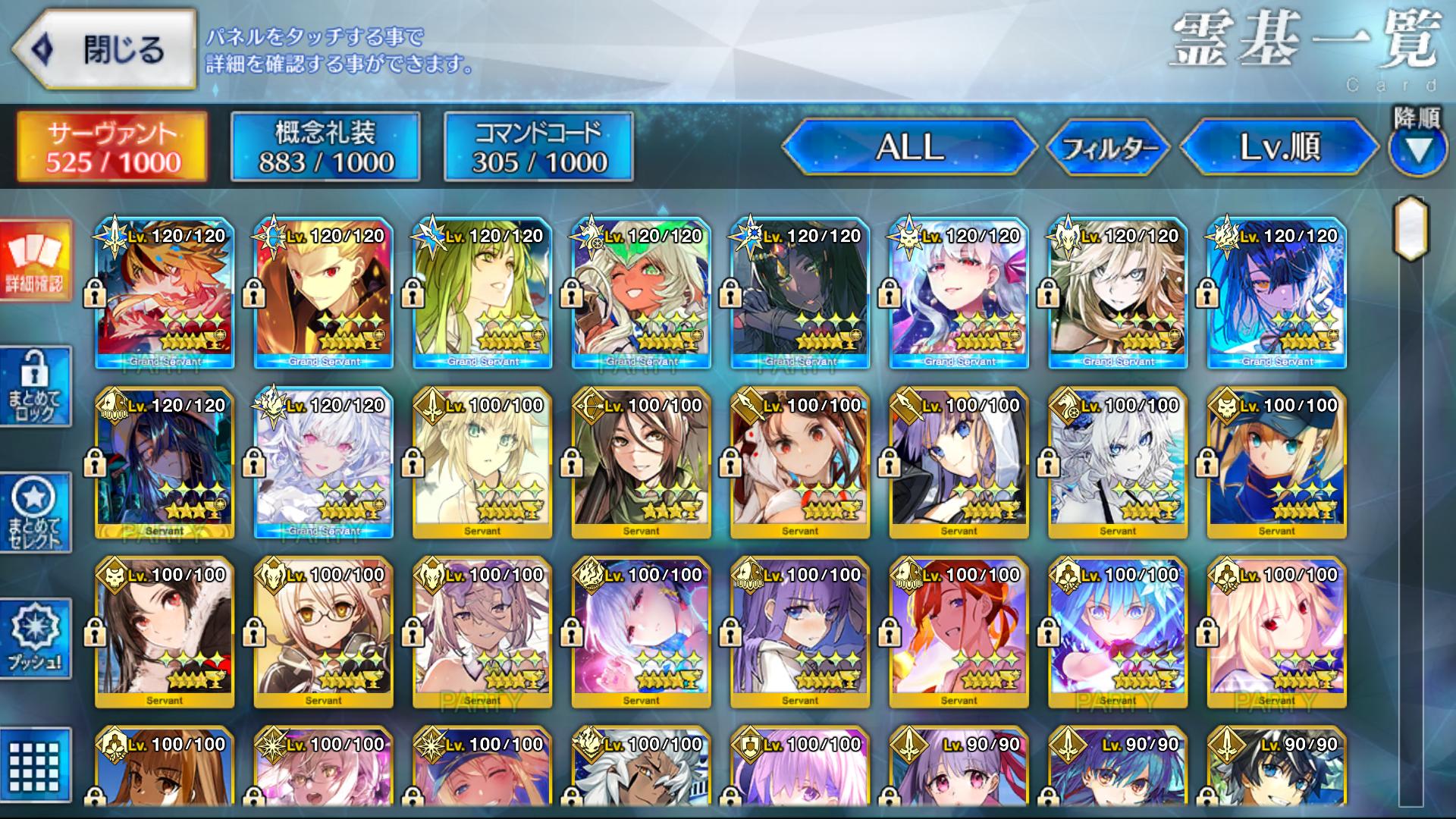Choose the blue-capped blonde servant card

click(x=1277, y=463)
